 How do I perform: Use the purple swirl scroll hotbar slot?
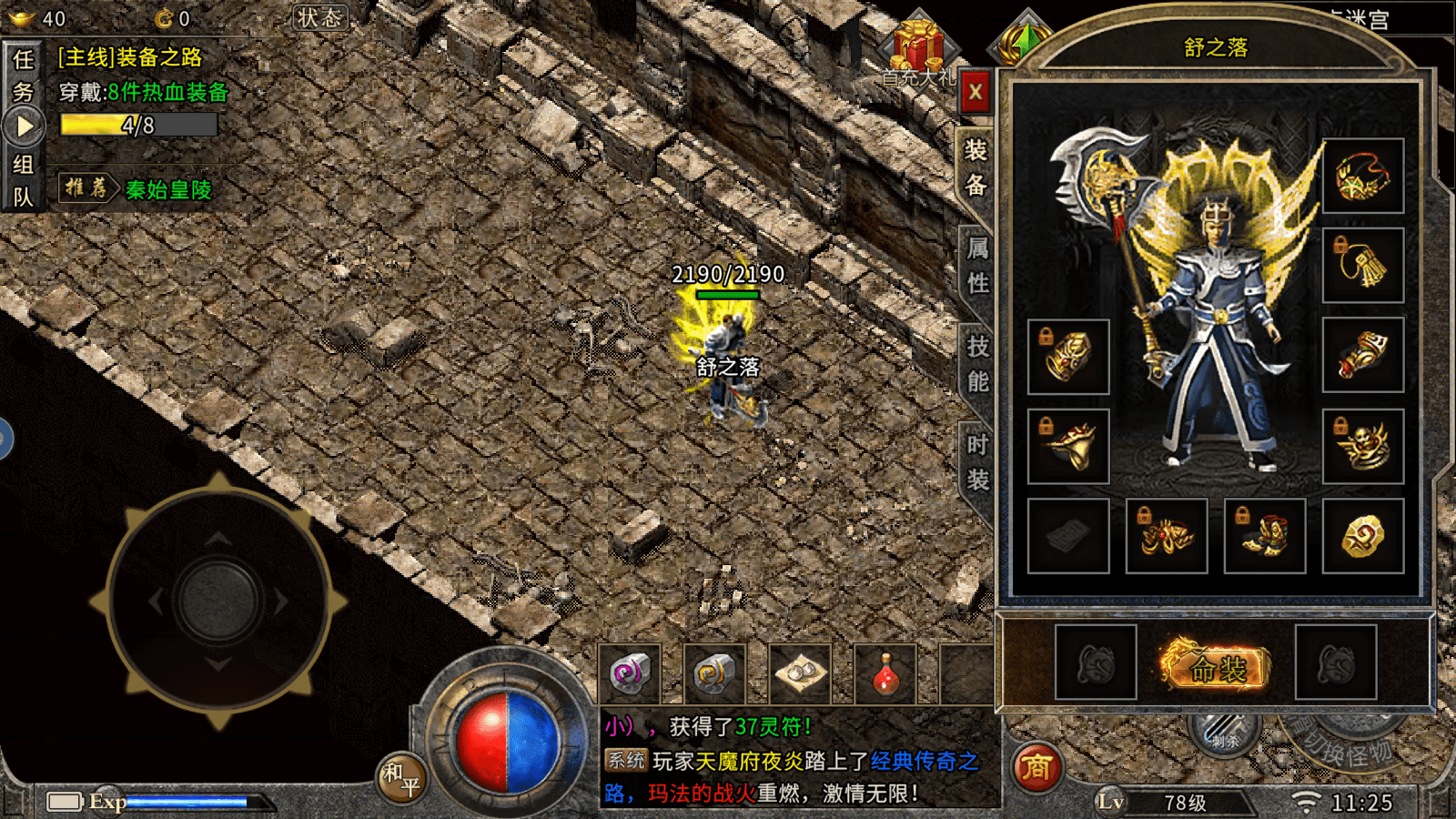[x=629, y=675]
